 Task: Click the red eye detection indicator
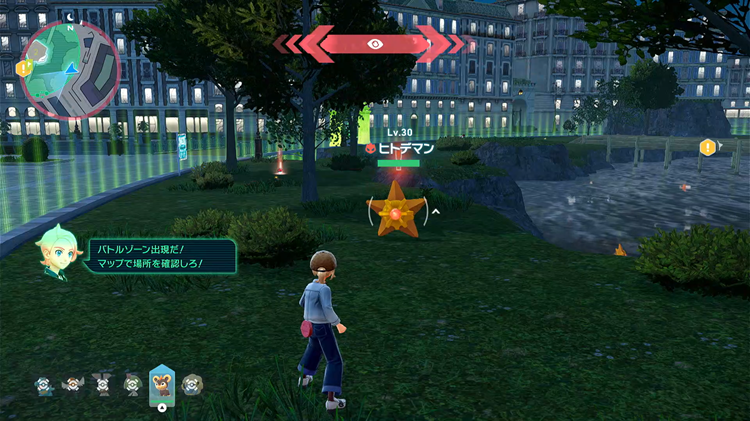click(x=375, y=44)
